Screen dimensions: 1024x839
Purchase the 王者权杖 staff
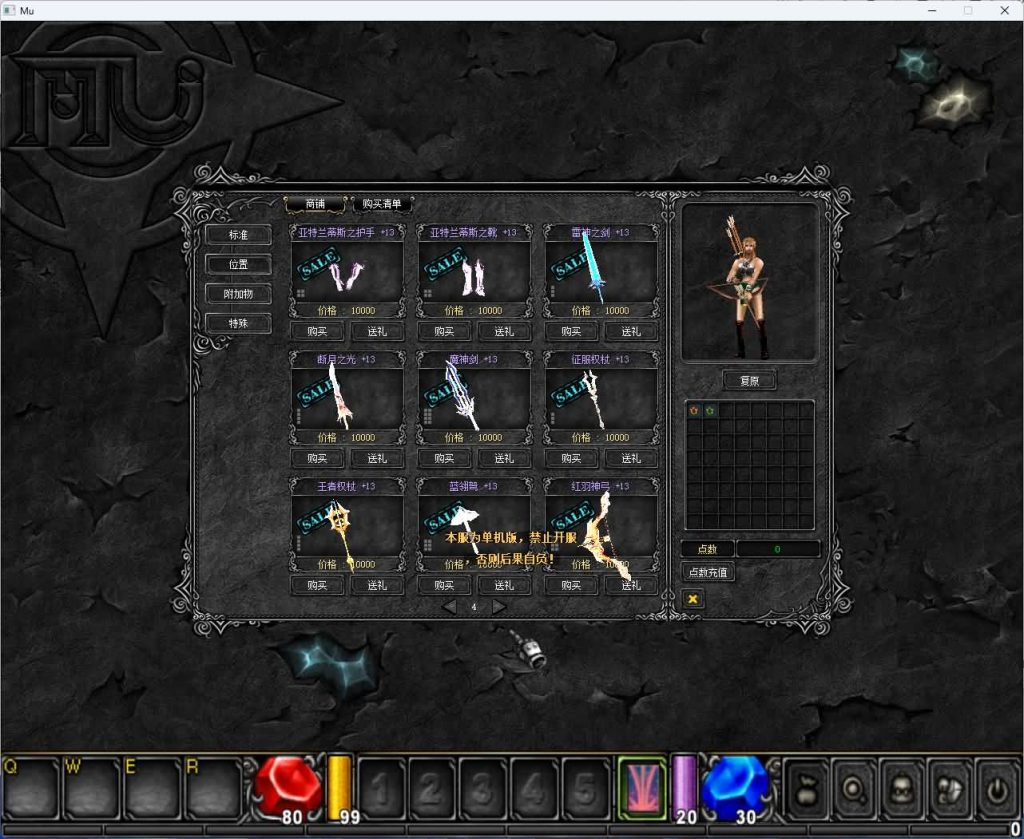coord(317,586)
